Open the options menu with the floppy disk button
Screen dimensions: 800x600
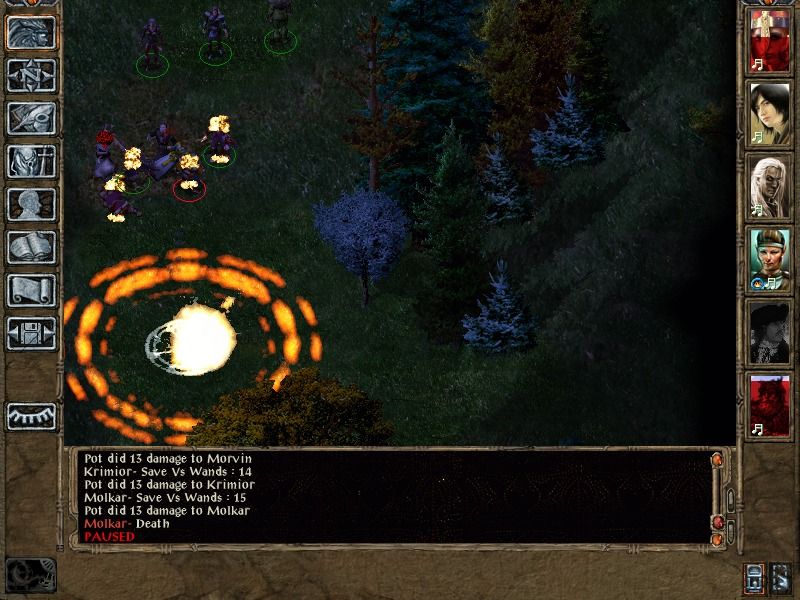[x=31, y=333]
